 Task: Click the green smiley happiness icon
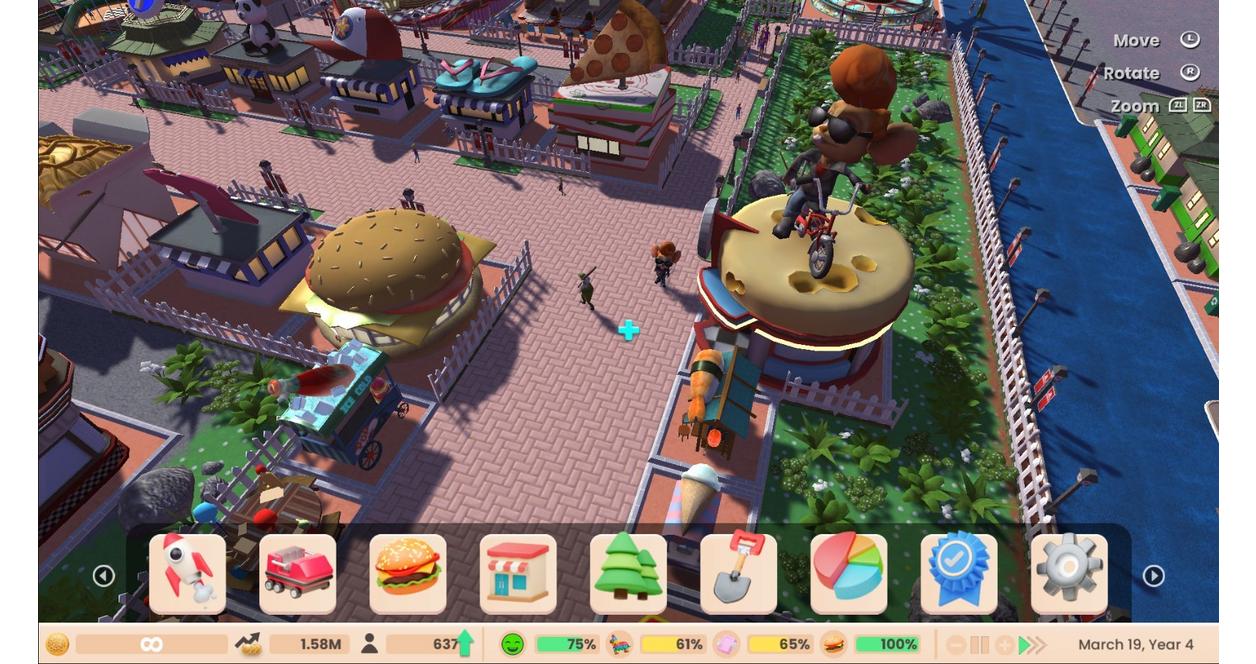[x=512, y=645]
